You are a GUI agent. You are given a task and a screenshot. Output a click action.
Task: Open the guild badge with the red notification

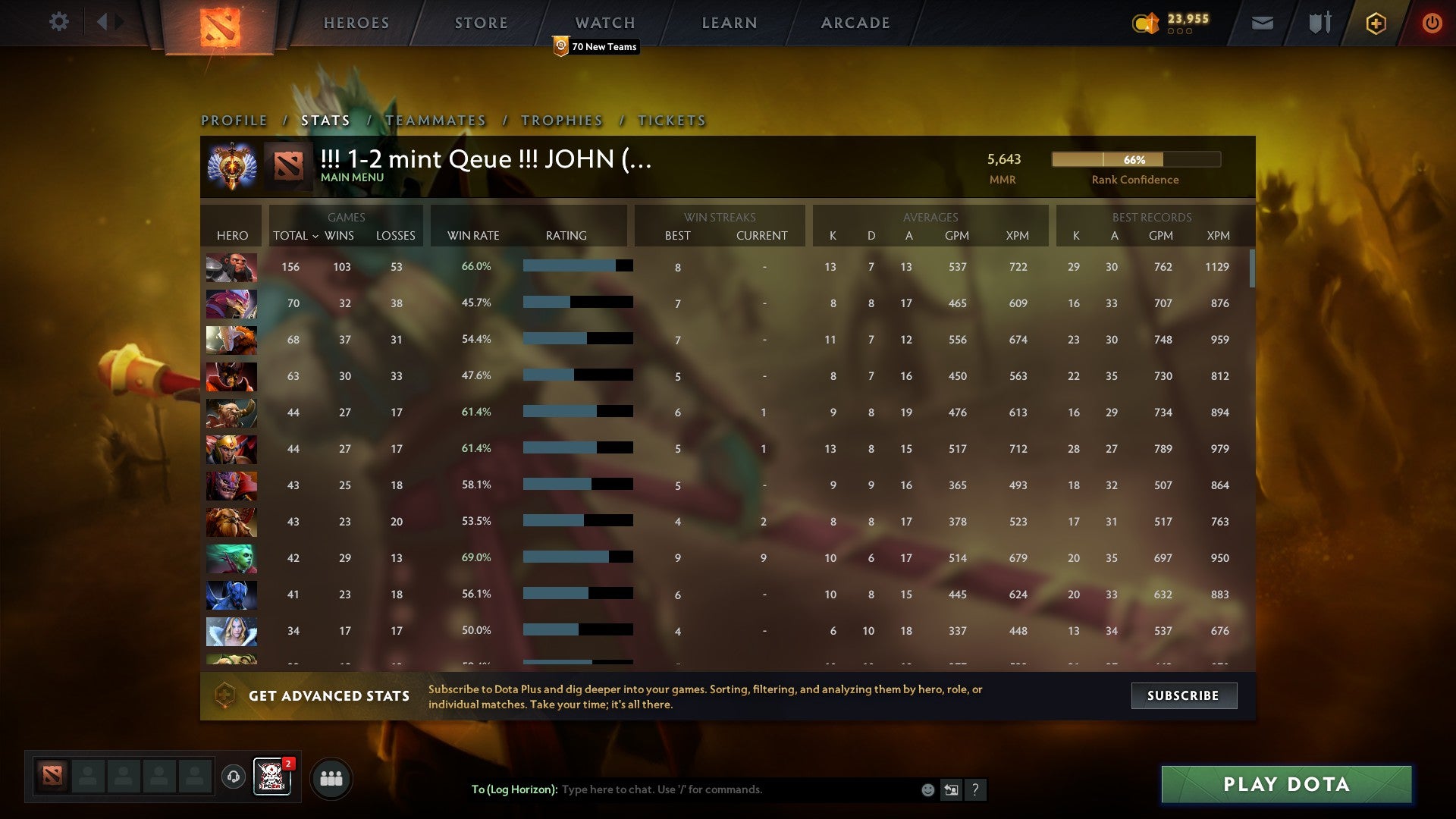point(273,778)
